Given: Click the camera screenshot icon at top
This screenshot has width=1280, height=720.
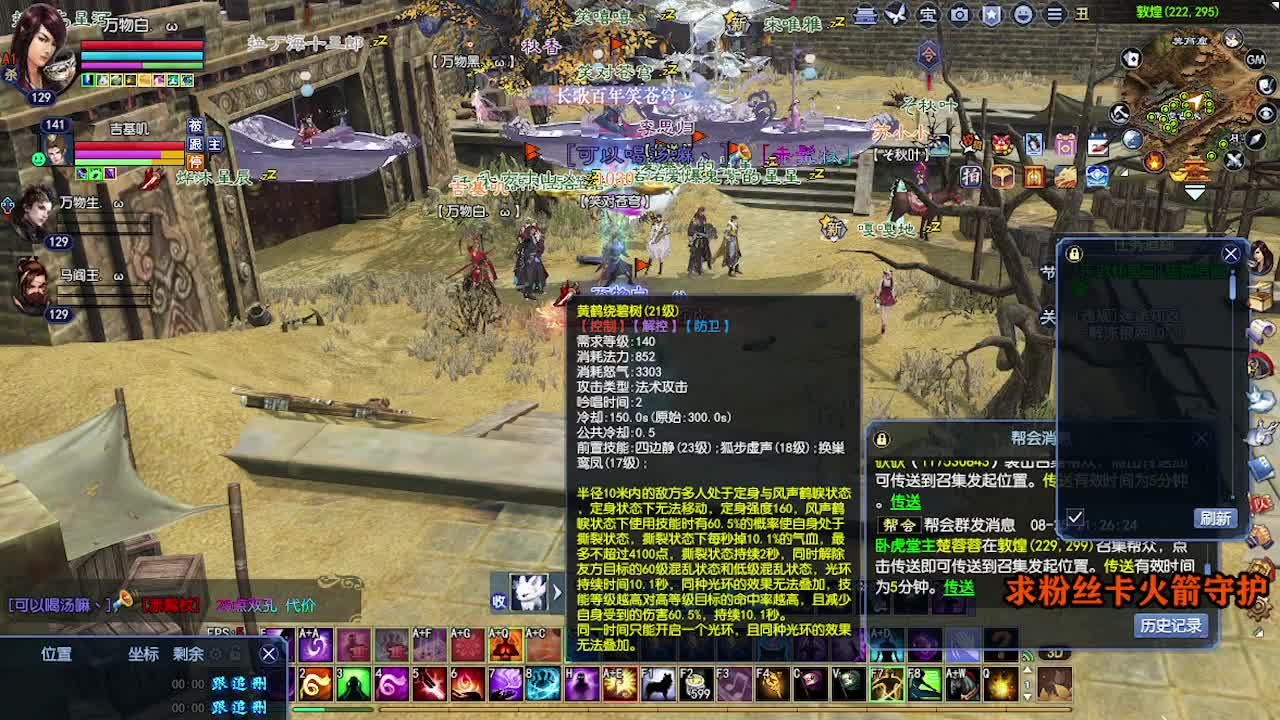Looking at the screenshot, I should (959, 14).
